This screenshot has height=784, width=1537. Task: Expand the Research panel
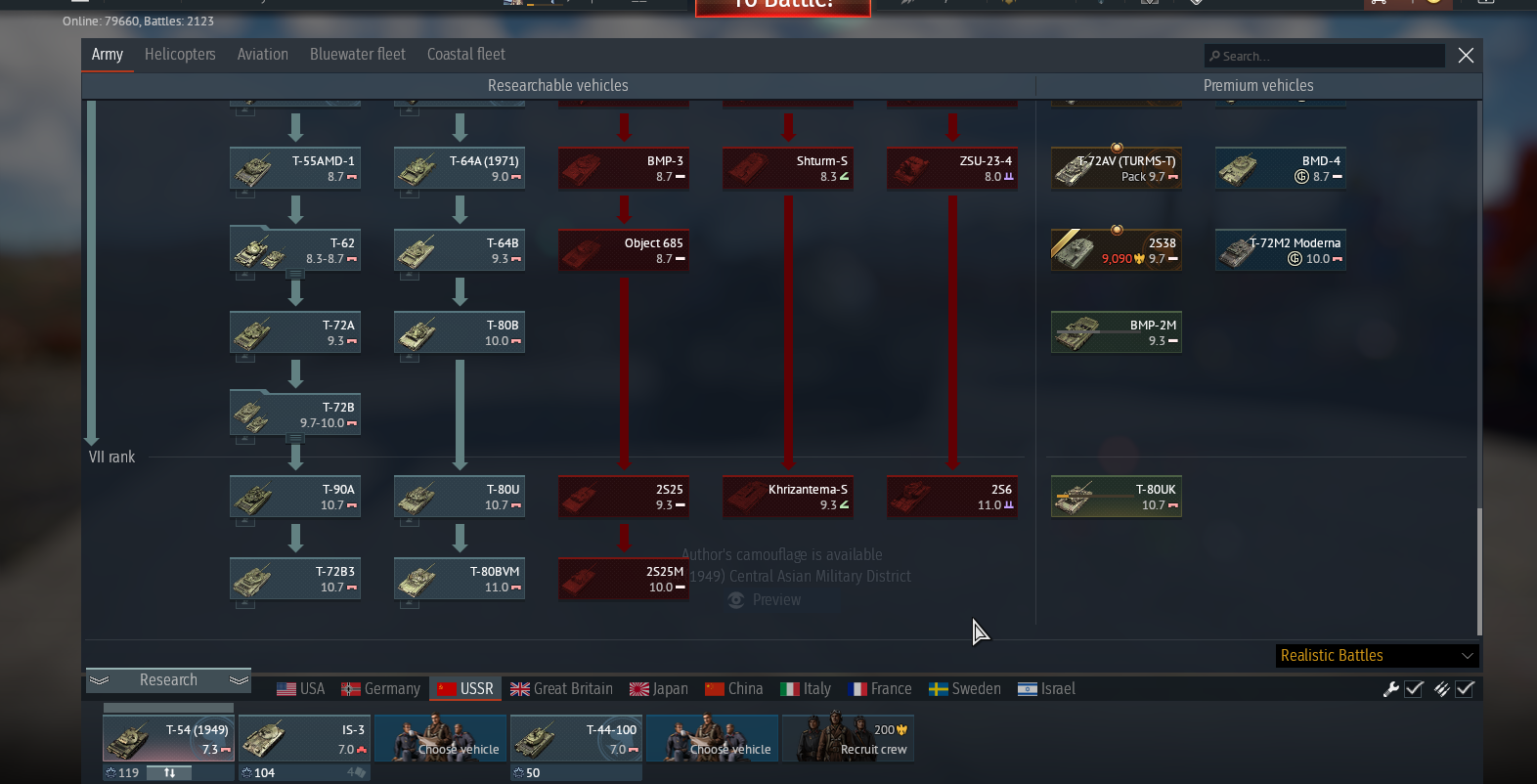pyautogui.click(x=168, y=679)
